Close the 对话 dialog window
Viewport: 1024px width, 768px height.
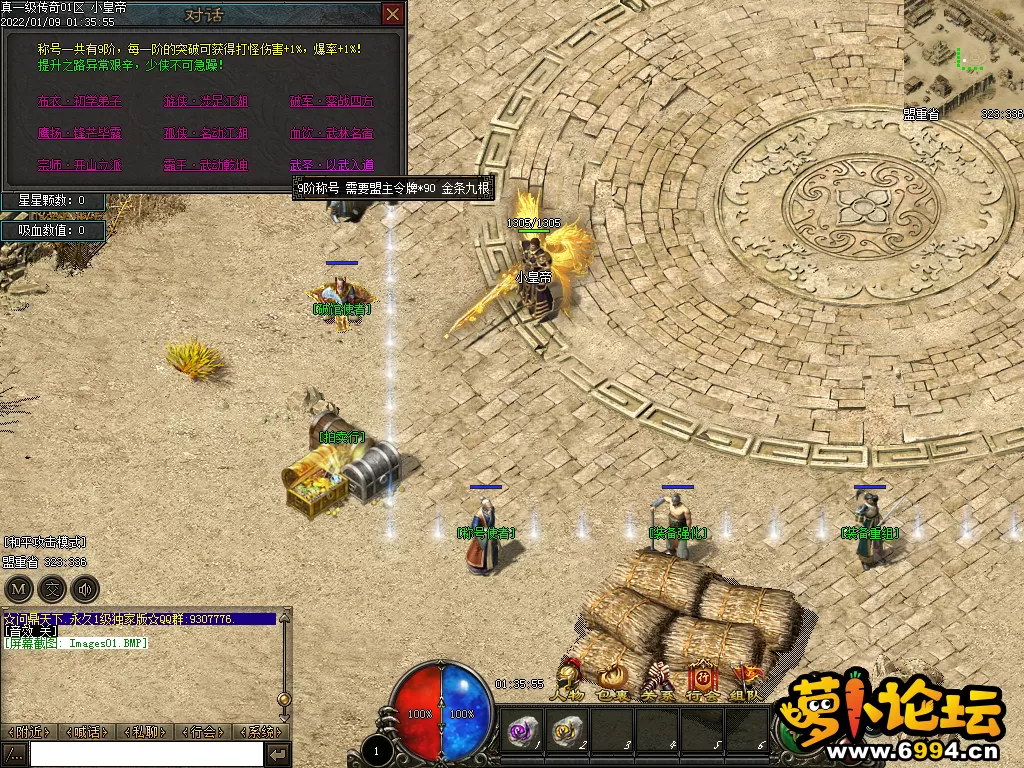pos(393,14)
